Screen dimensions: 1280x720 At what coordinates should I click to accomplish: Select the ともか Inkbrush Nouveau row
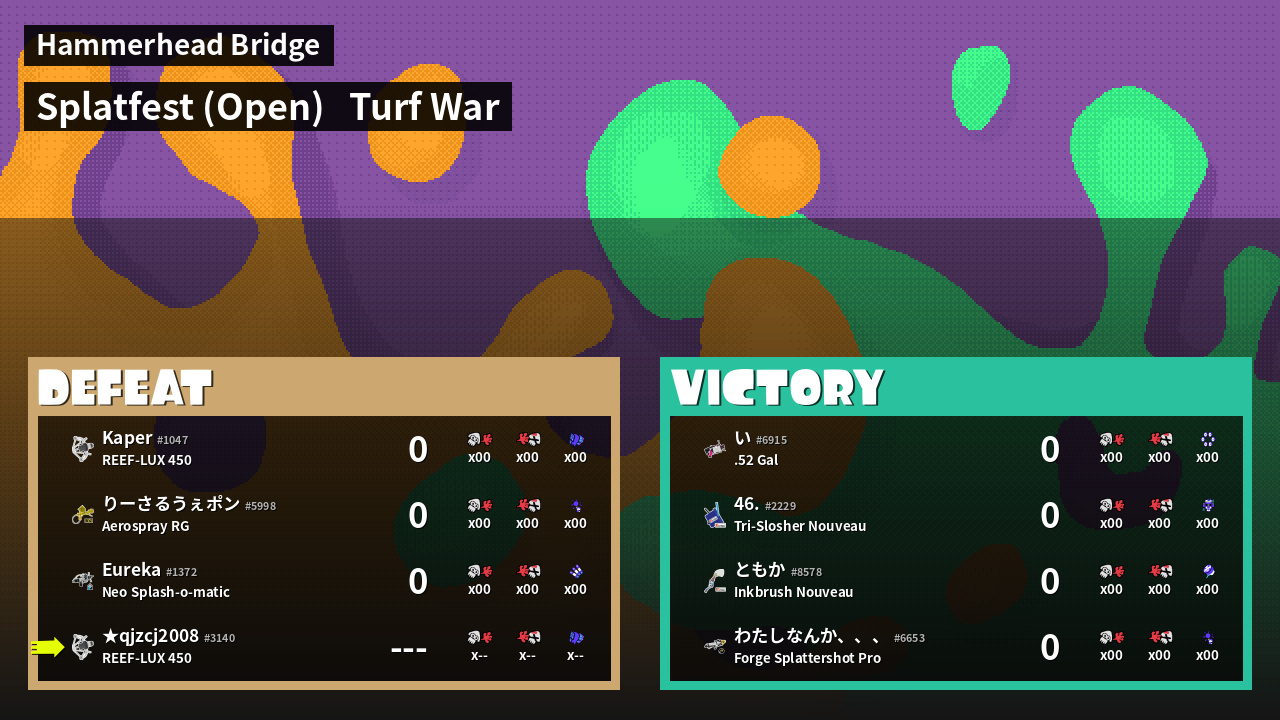(x=956, y=581)
